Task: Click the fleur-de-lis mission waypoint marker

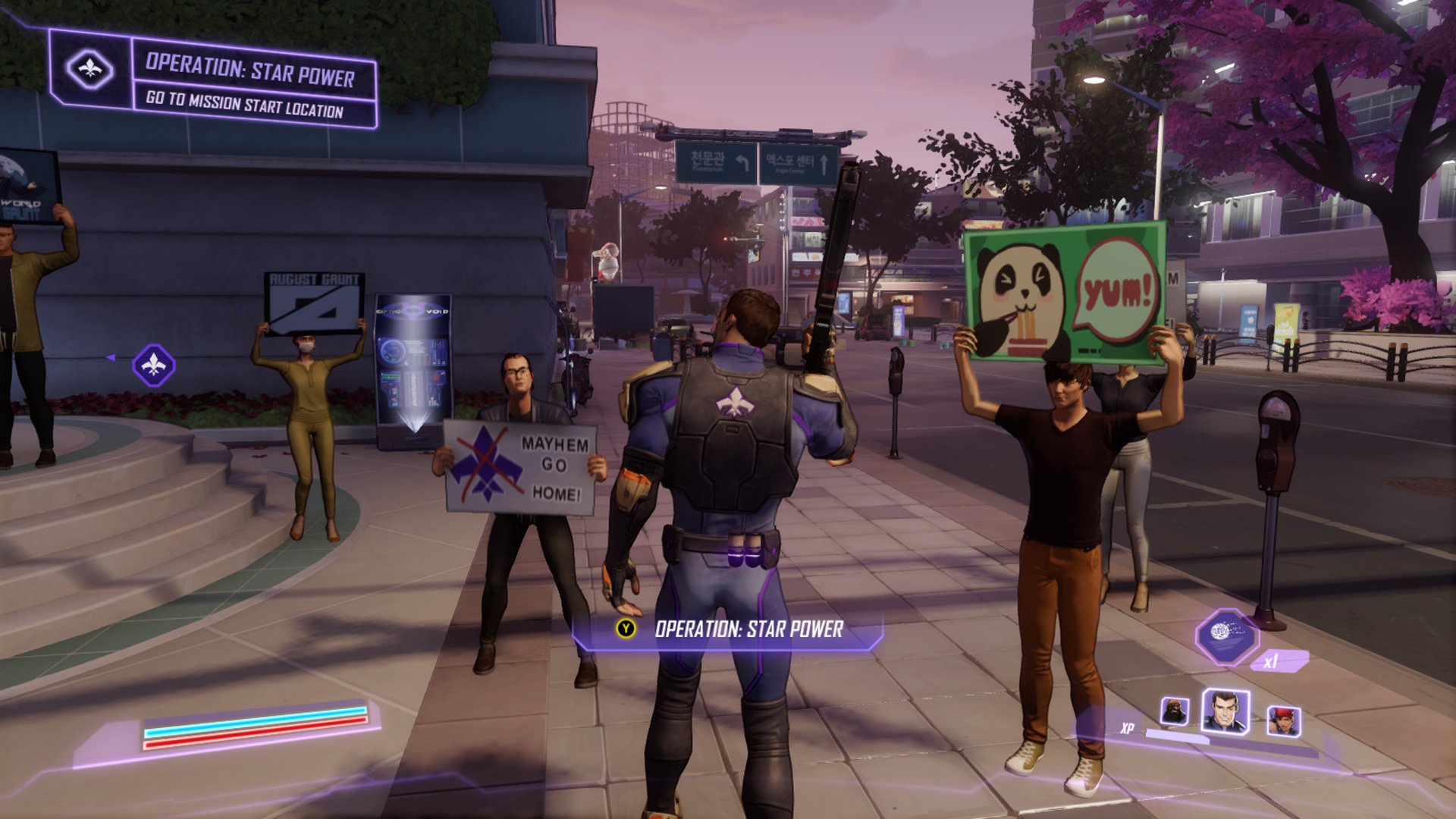Action: (x=154, y=366)
